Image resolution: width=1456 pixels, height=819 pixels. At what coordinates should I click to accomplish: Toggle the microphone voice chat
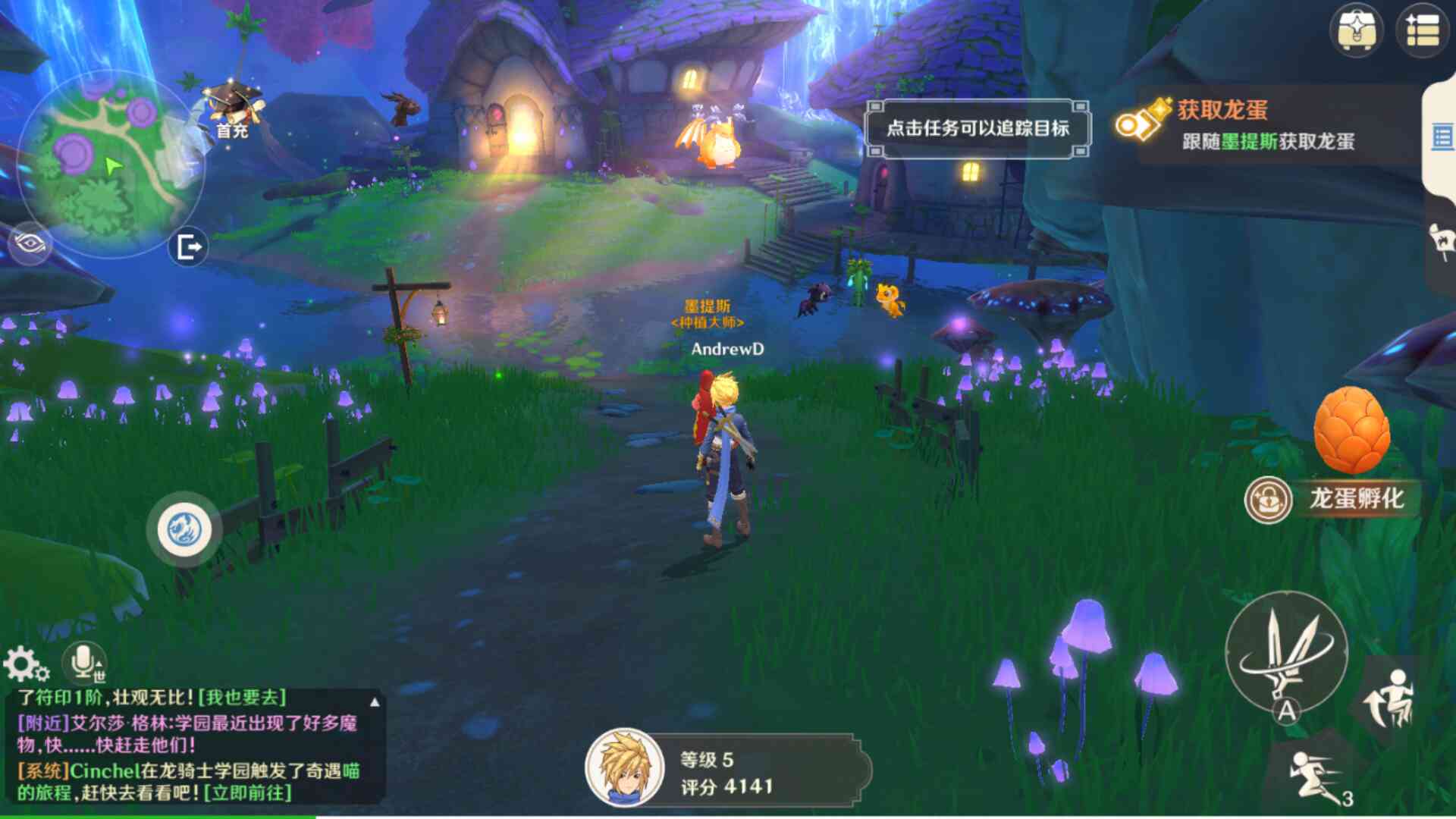tap(84, 663)
